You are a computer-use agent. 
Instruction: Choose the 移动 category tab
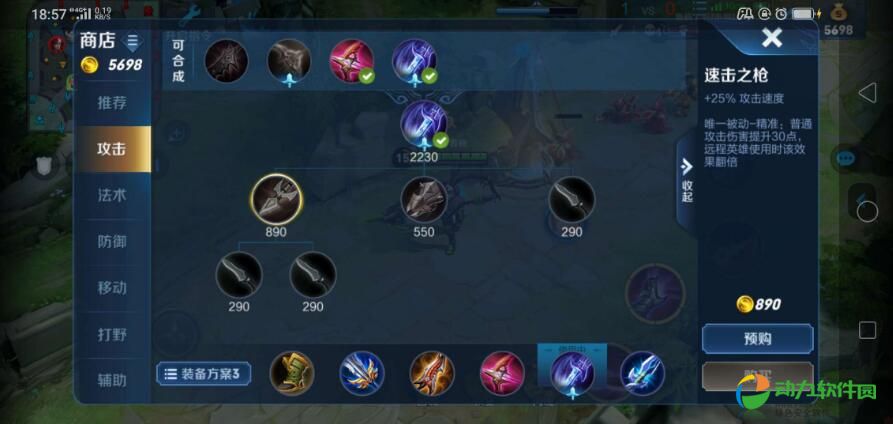[112, 287]
